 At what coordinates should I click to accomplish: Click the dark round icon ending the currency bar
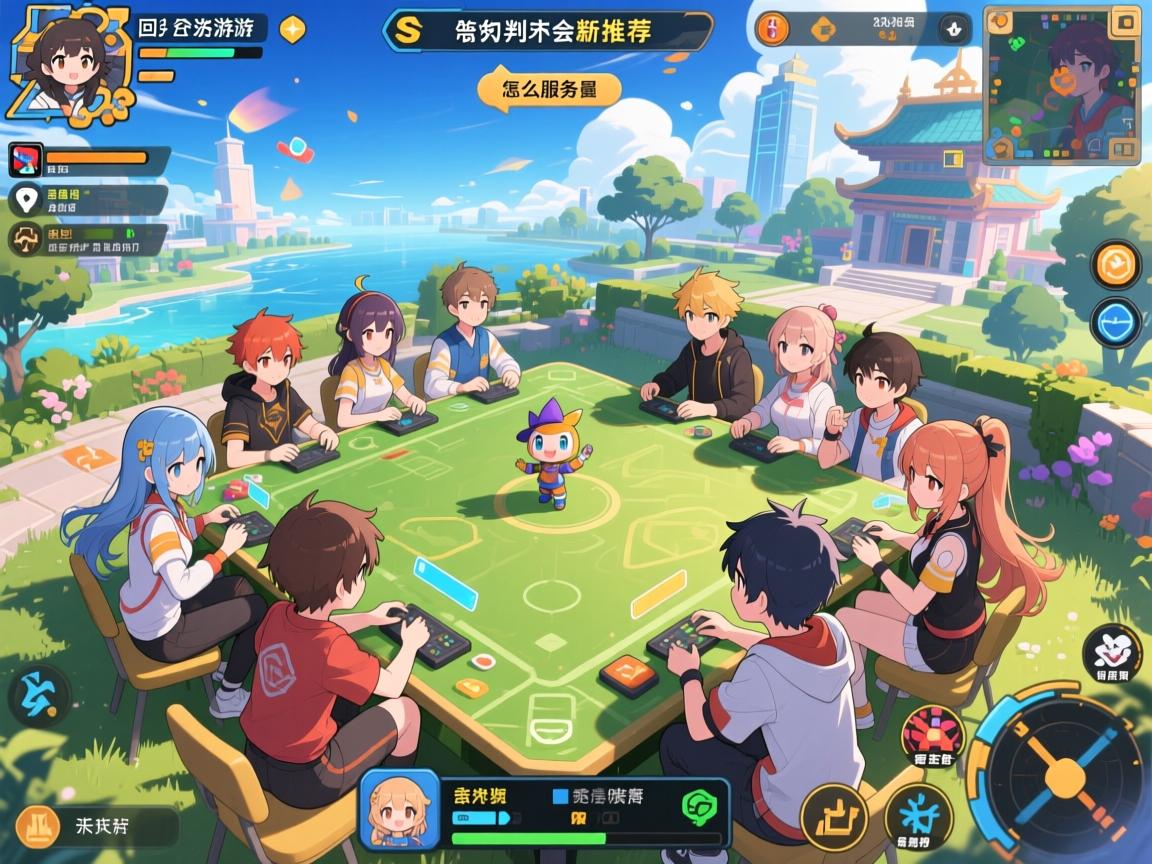[955, 29]
